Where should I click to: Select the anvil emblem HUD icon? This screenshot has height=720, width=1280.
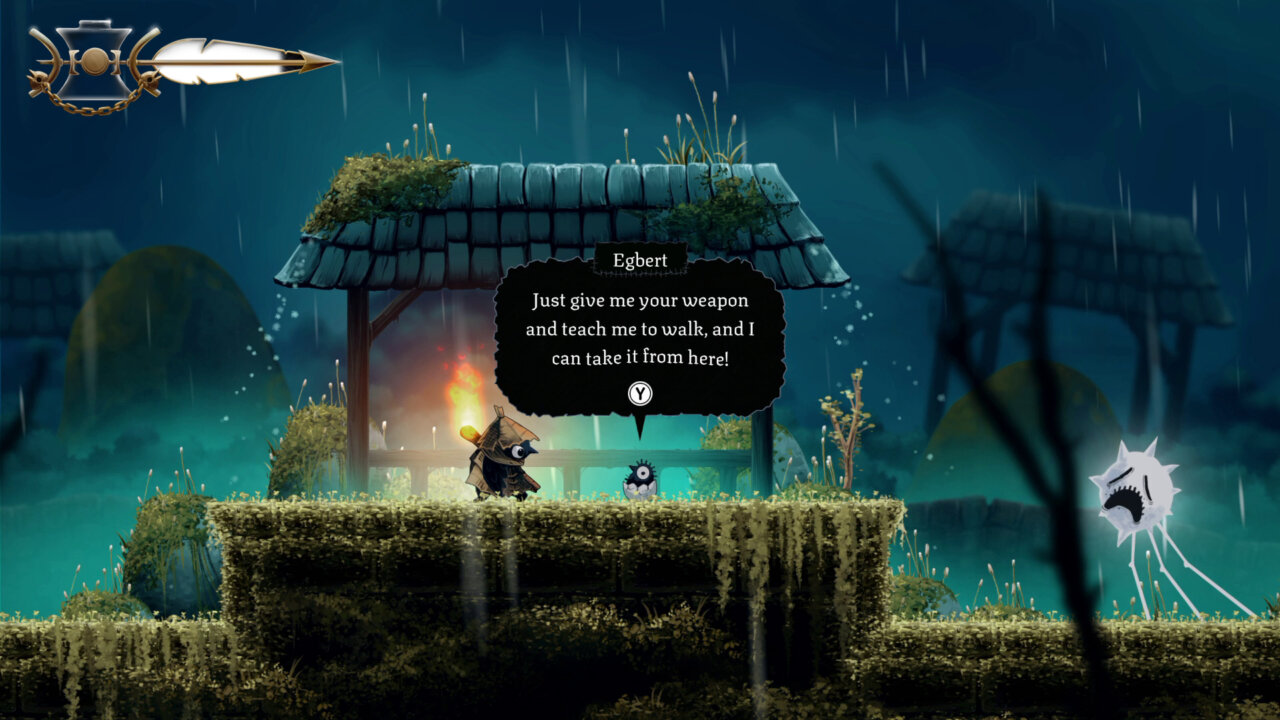pos(95,60)
